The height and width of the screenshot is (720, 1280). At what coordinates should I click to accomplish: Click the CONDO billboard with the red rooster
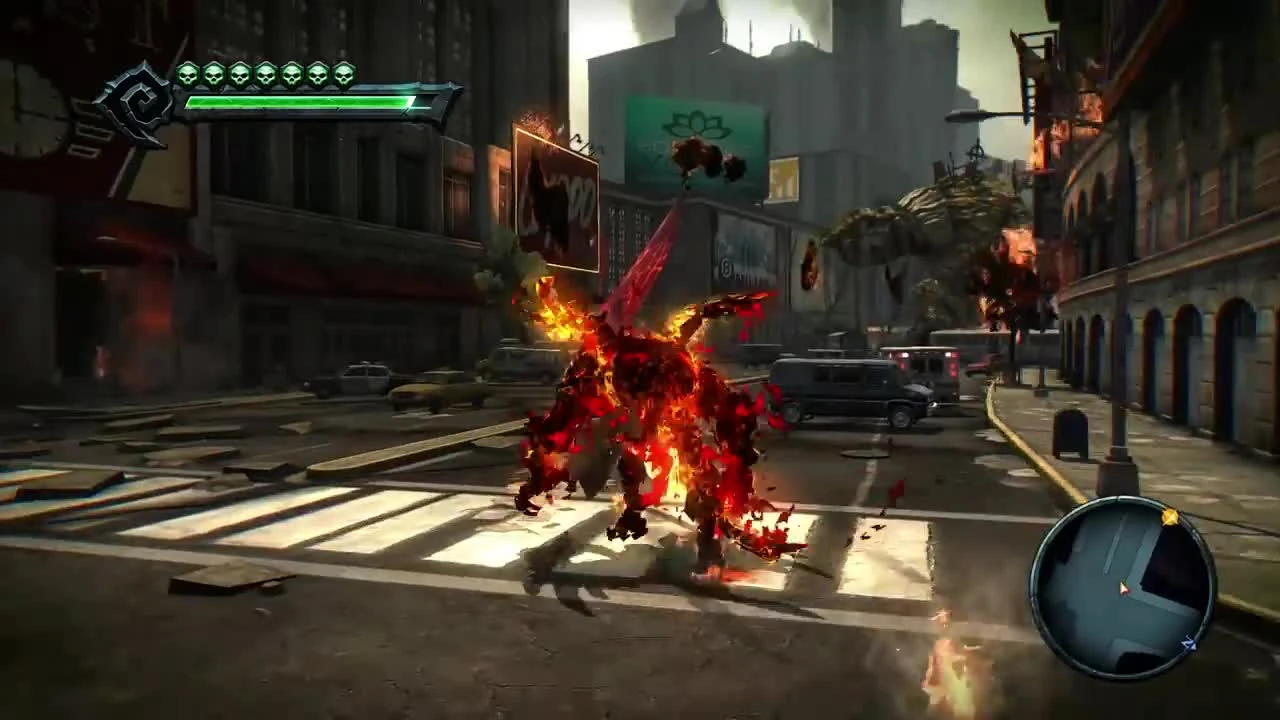(x=556, y=200)
